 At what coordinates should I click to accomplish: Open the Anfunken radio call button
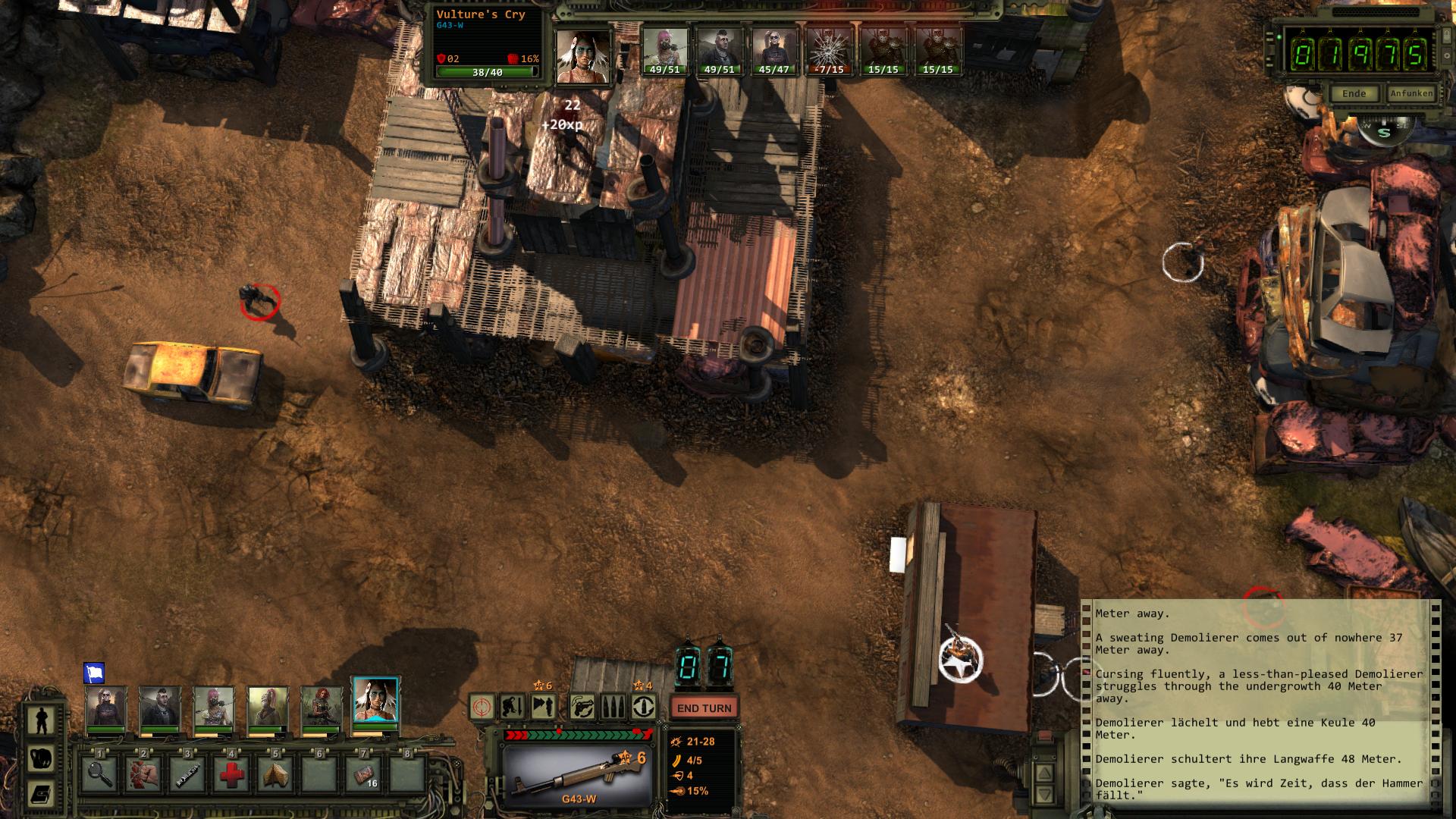[x=1410, y=94]
